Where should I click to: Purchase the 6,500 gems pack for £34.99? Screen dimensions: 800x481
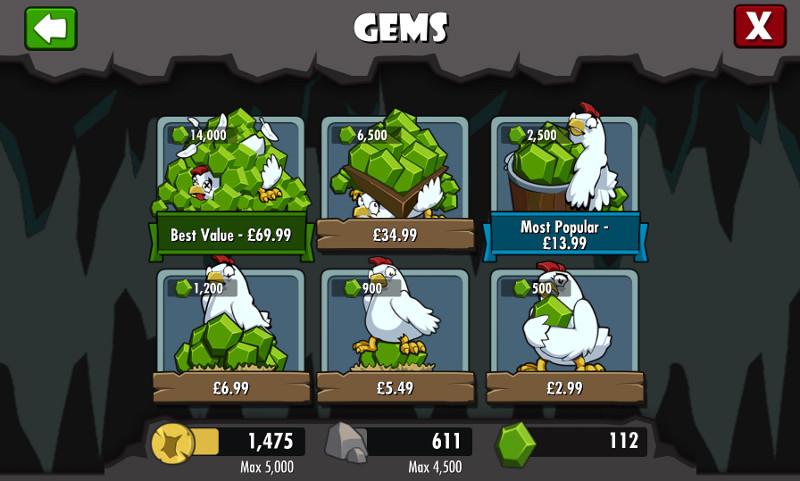(x=395, y=185)
